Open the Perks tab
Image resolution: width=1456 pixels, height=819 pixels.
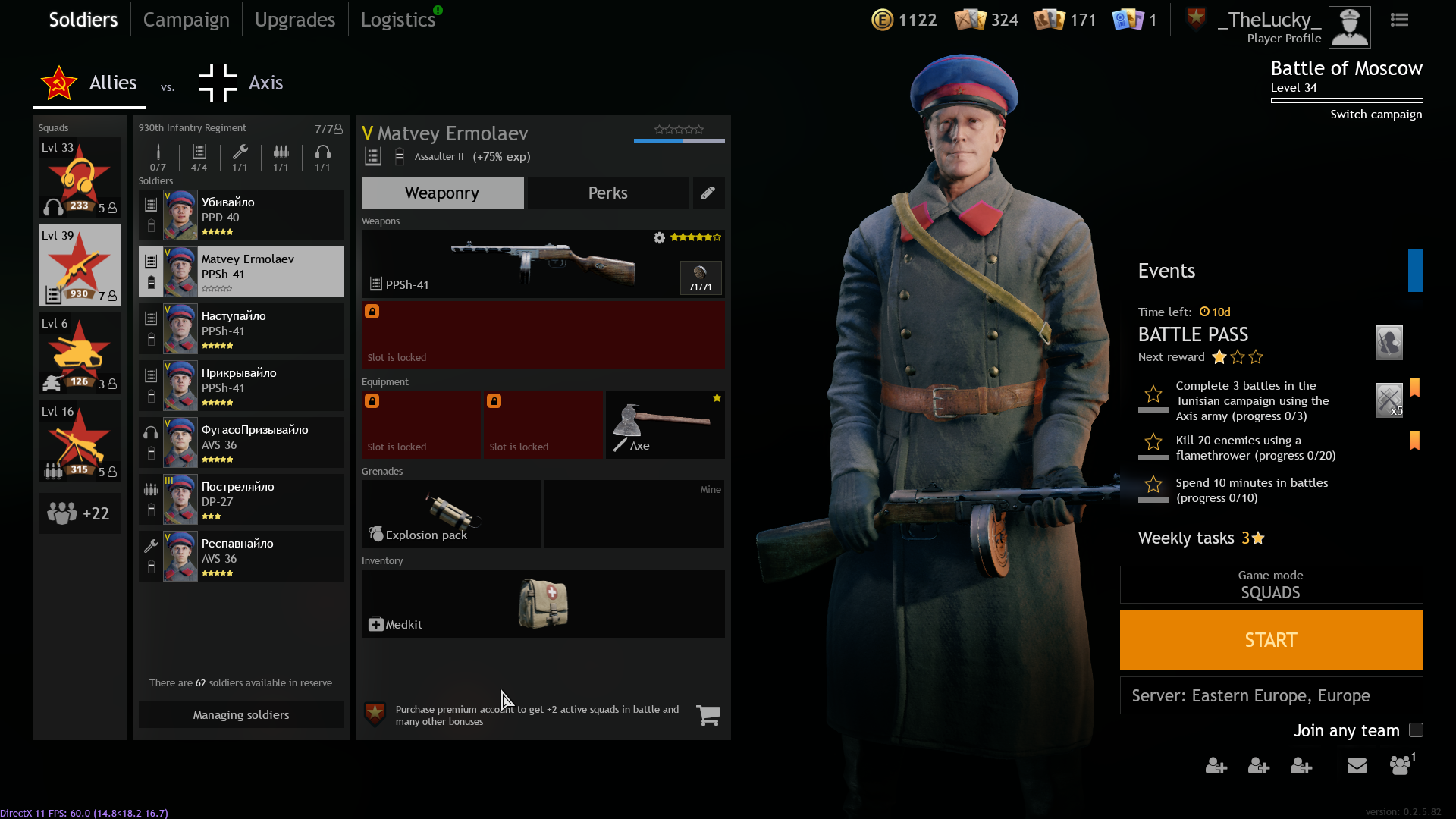coord(607,193)
